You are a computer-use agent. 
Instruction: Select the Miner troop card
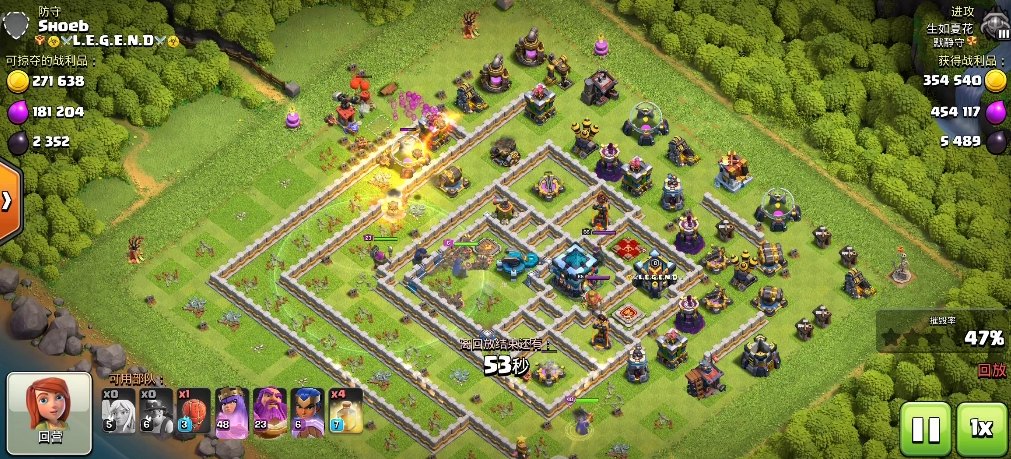click(156, 411)
